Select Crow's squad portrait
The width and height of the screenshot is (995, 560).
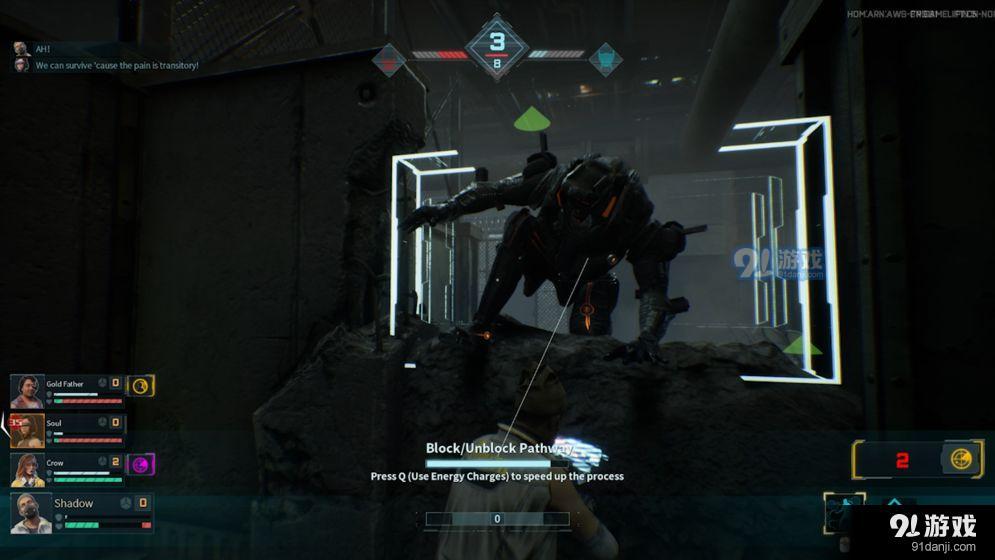point(27,470)
